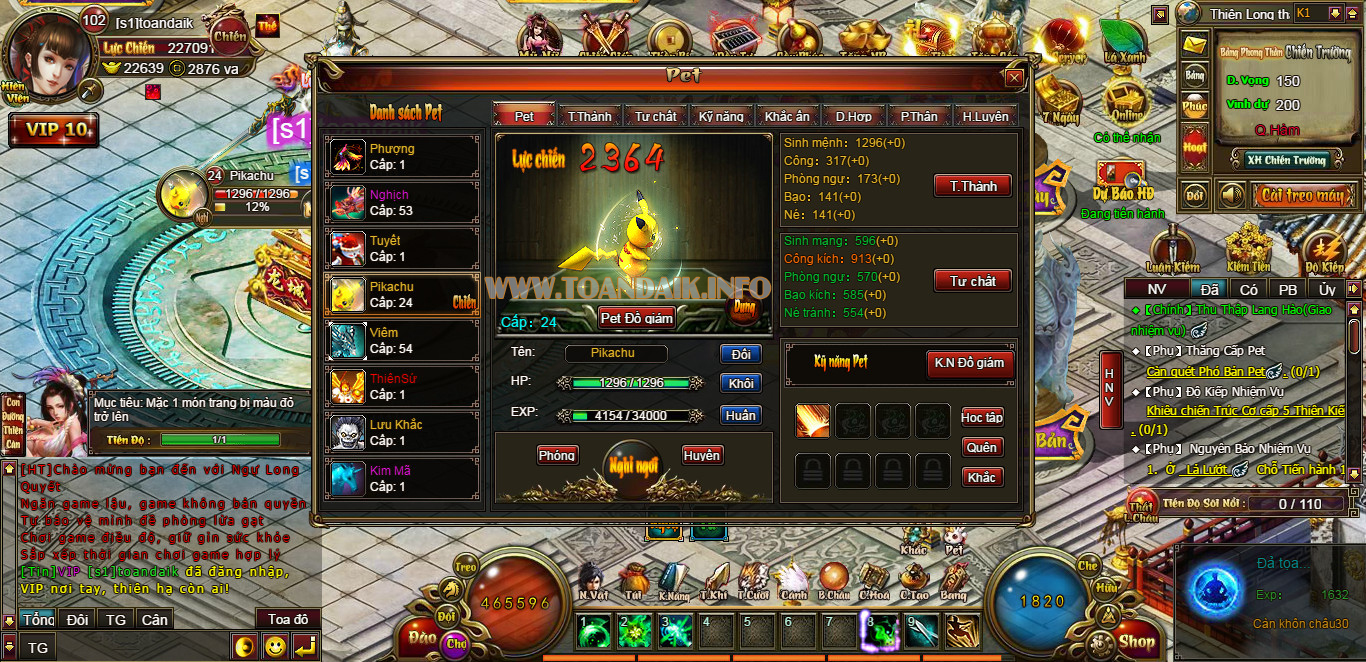Open K.N Đồ giám skill guide
This screenshot has height=662, width=1366.
coord(968,363)
